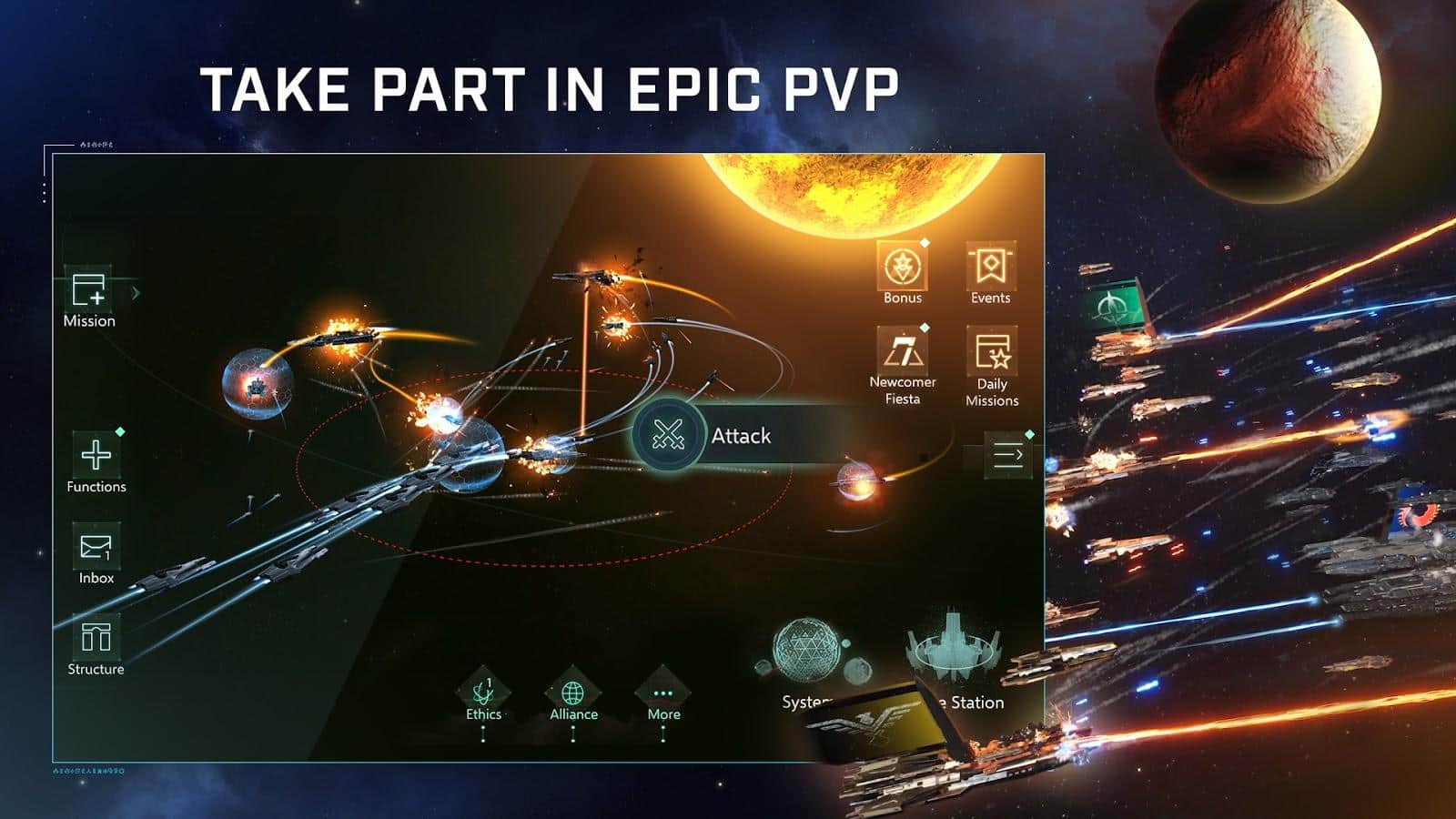Open the Alliance panel

[572, 694]
